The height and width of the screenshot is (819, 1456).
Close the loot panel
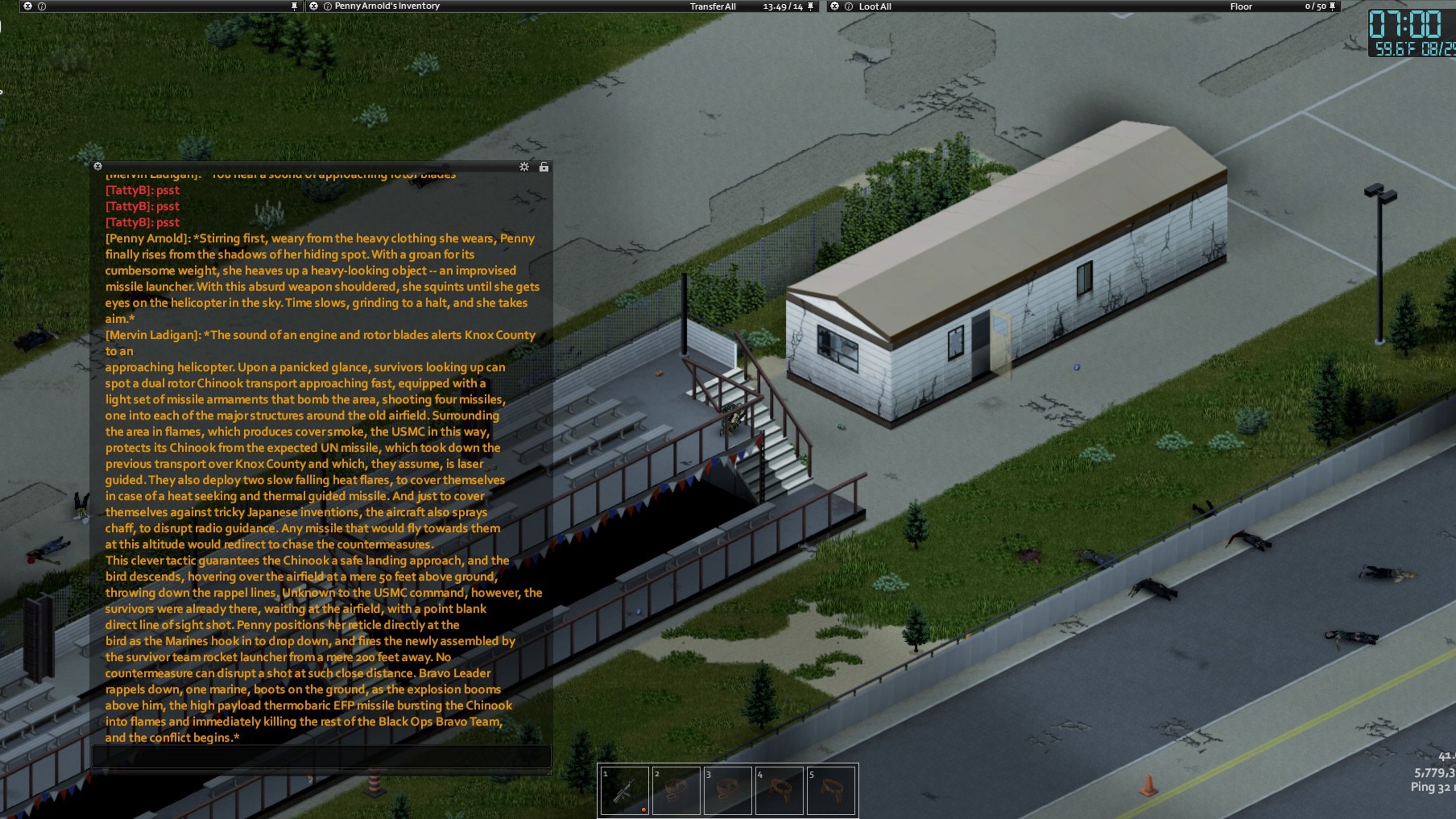tap(834, 6)
